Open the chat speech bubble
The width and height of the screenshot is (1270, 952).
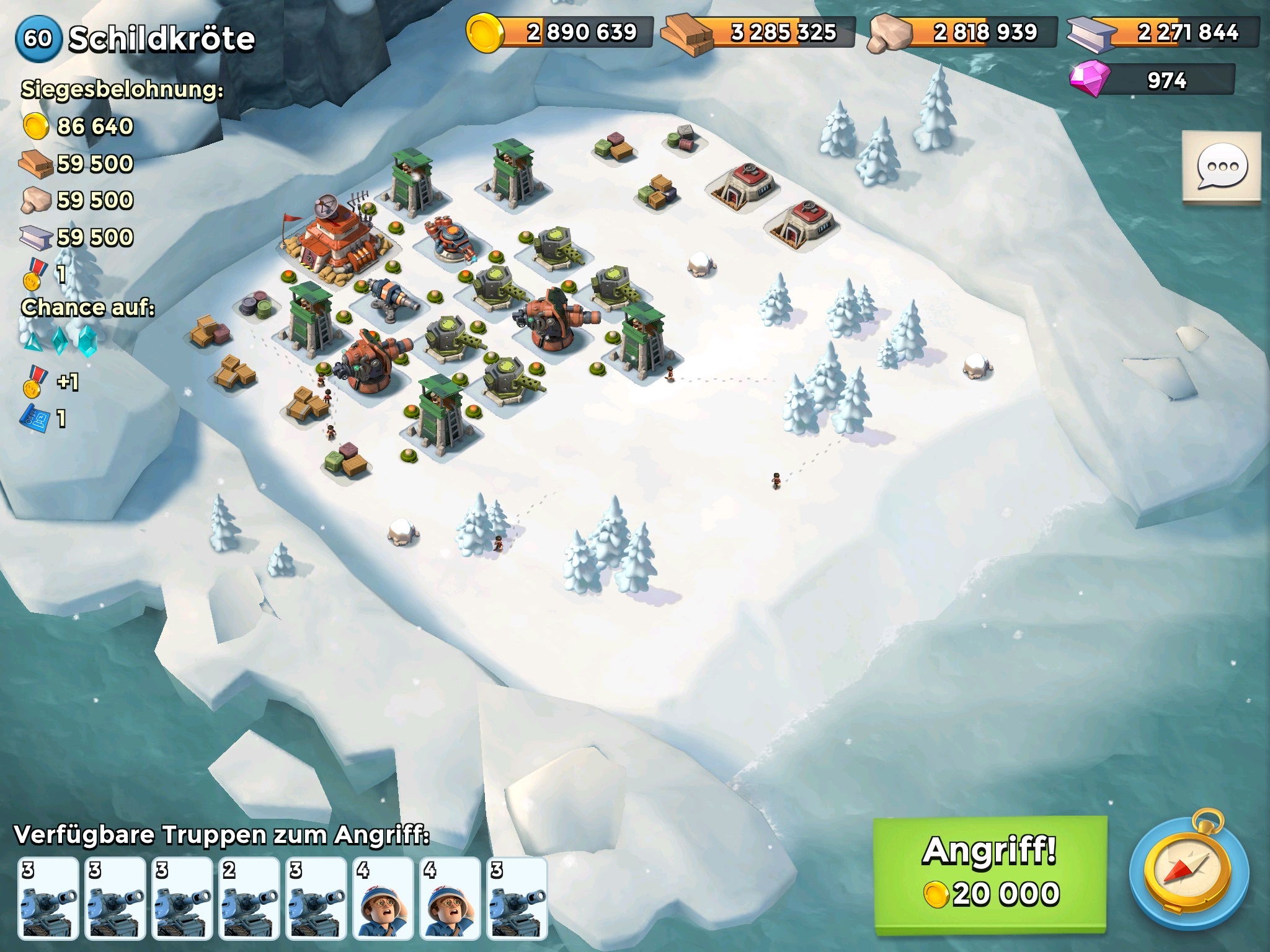pos(1222,166)
